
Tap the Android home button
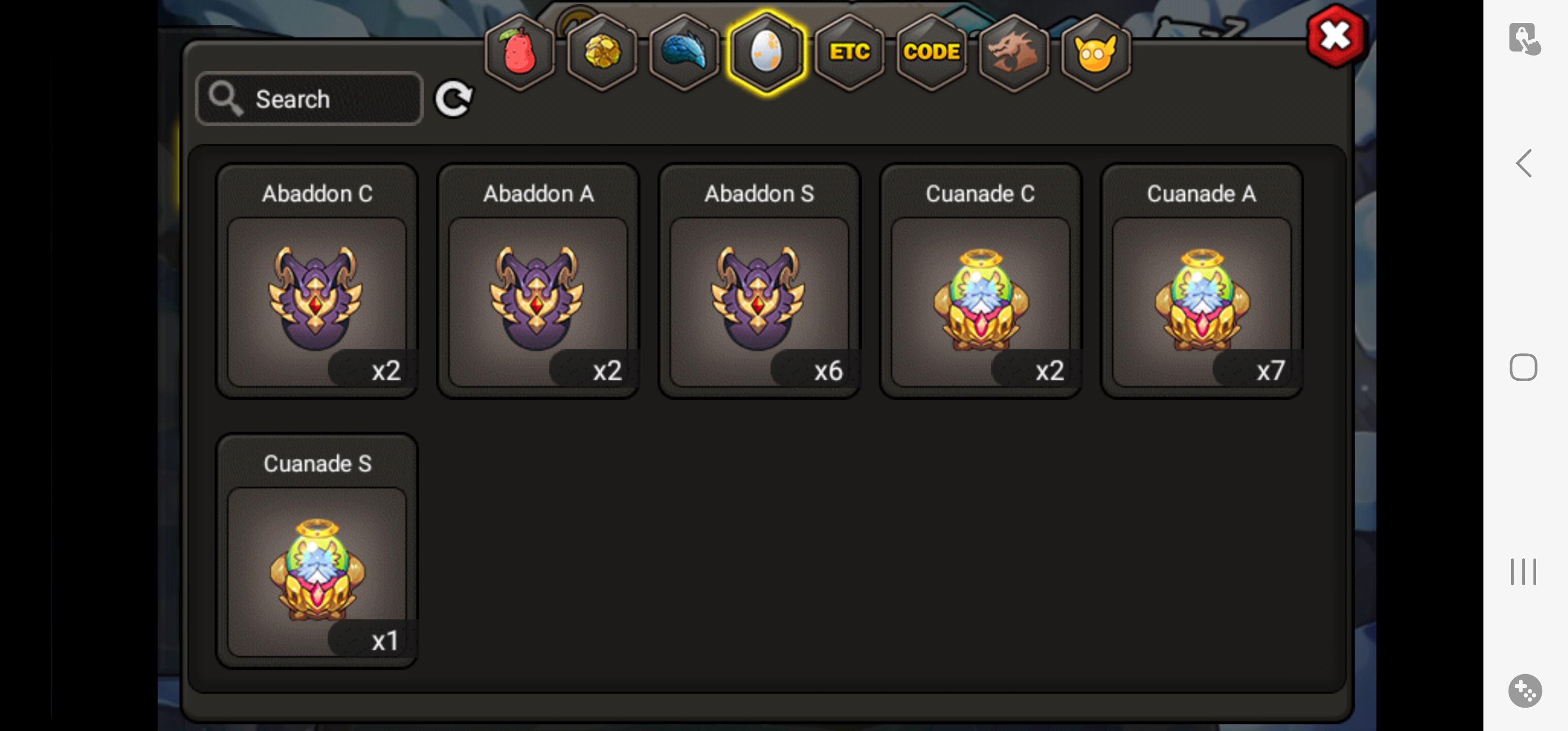coord(1523,368)
